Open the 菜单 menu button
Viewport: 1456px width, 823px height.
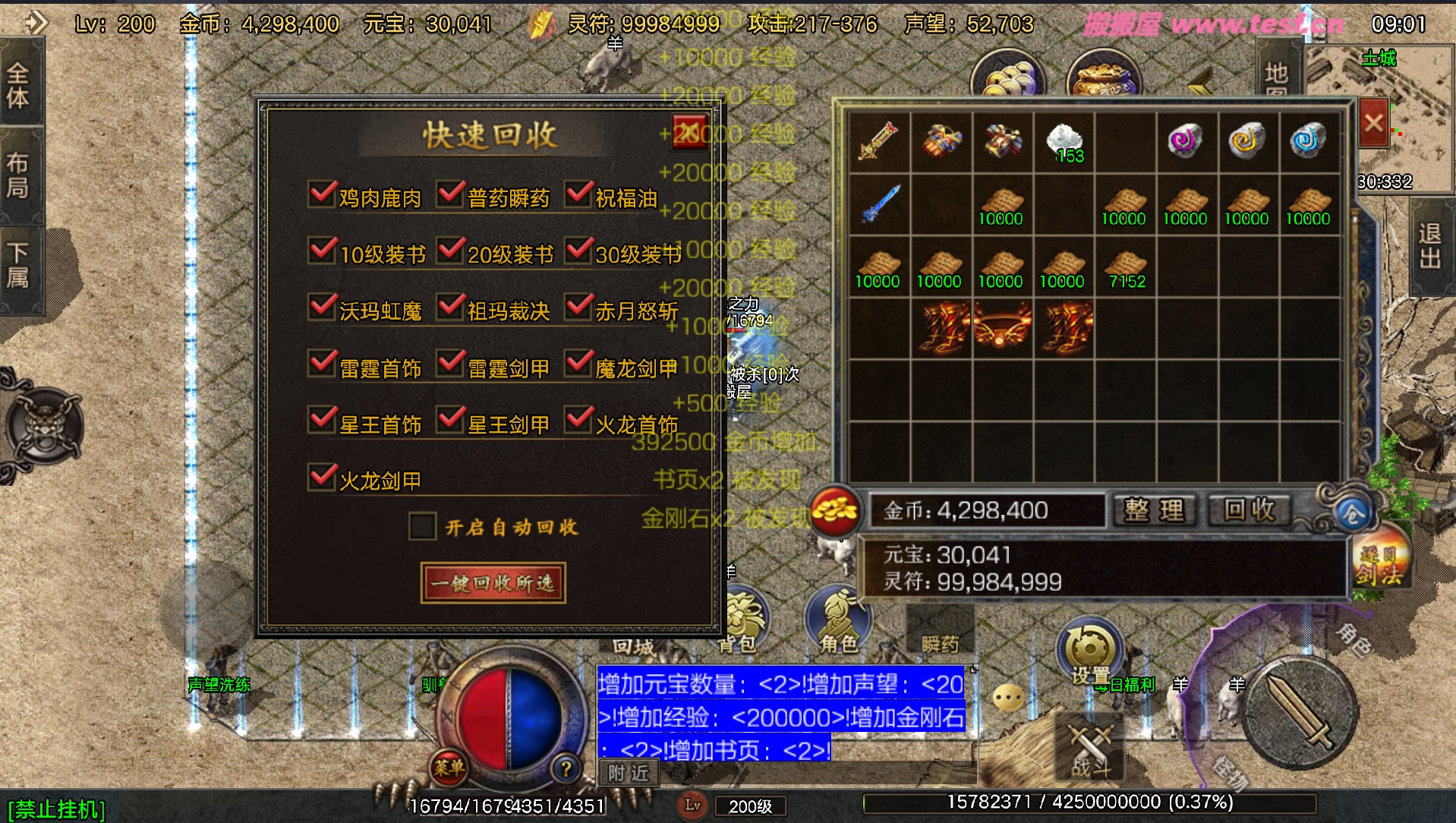click(x=449, y=768)
